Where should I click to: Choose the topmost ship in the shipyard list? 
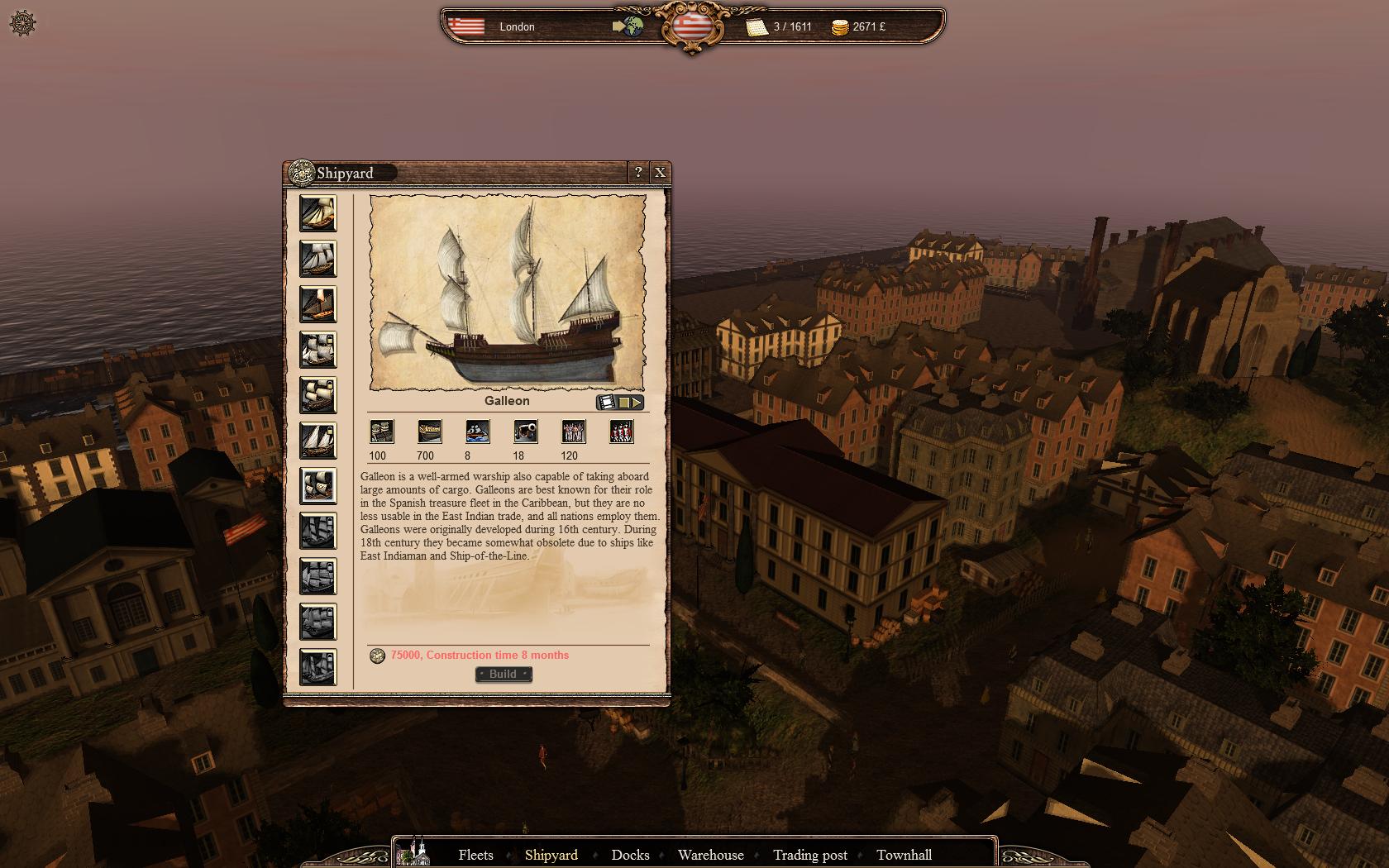[x=318, y=213]
